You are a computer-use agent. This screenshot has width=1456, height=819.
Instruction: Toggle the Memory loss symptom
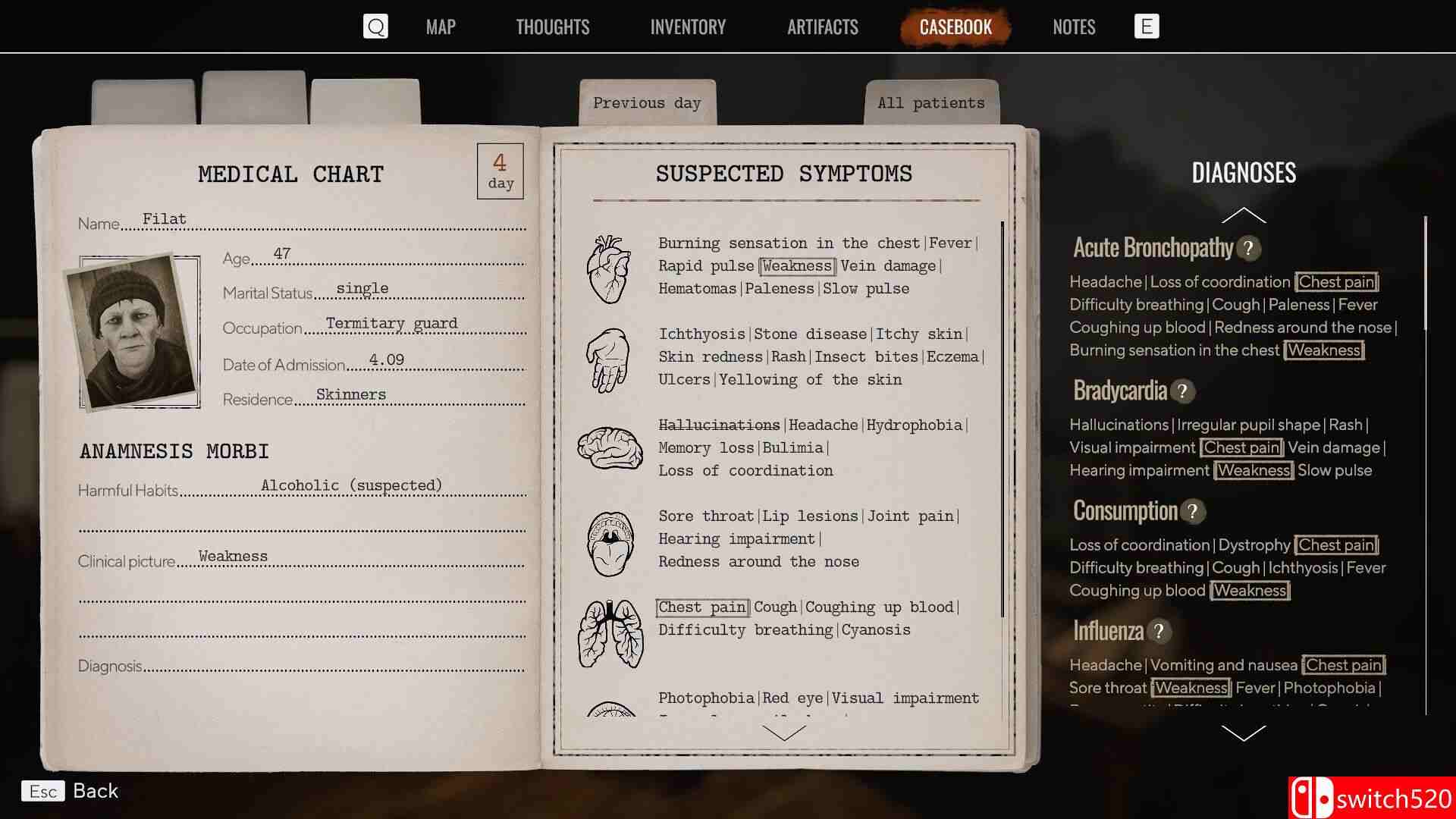(706, 448)
